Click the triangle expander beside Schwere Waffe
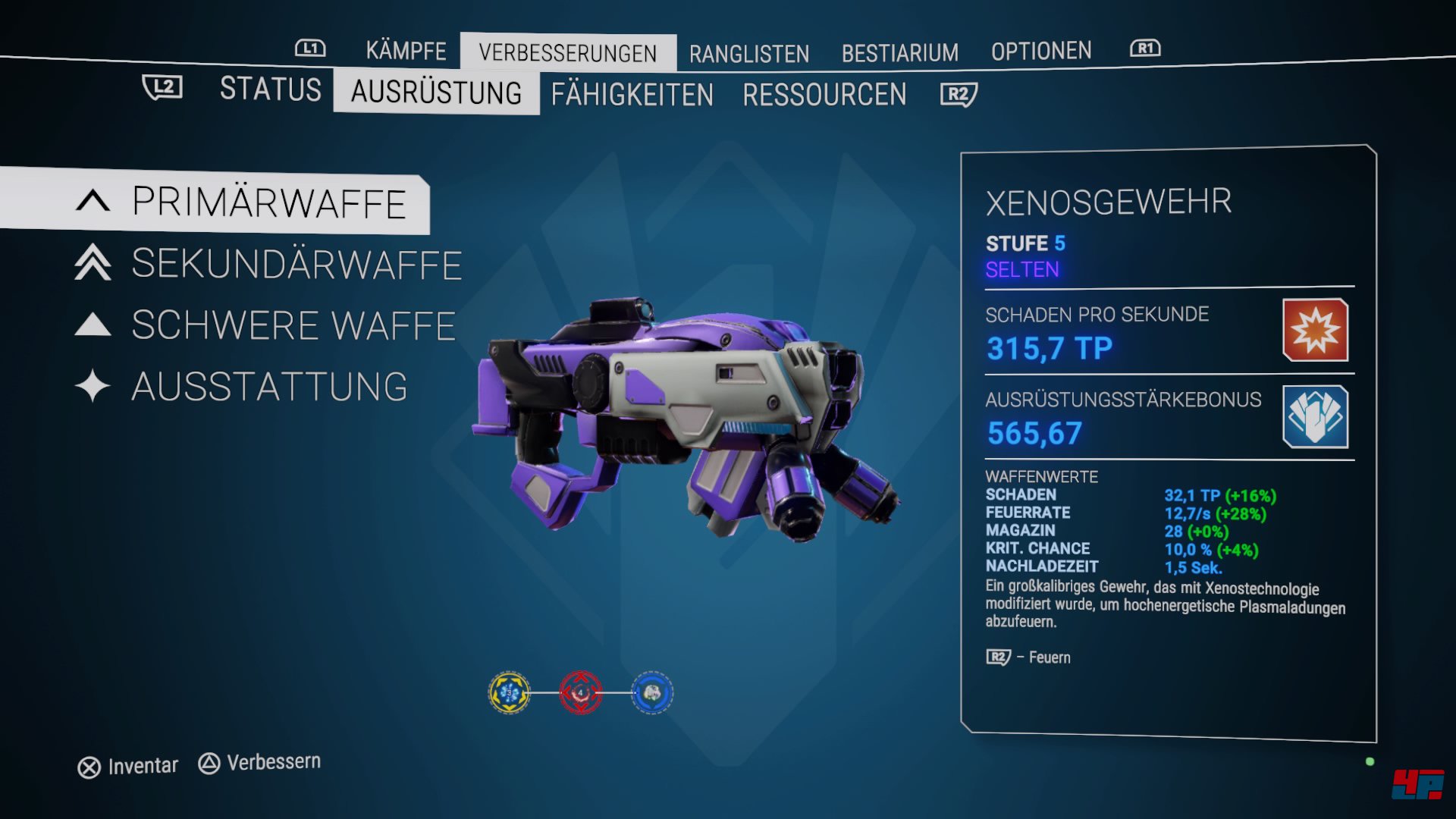1456x819 pixels. tap(91, 325)
